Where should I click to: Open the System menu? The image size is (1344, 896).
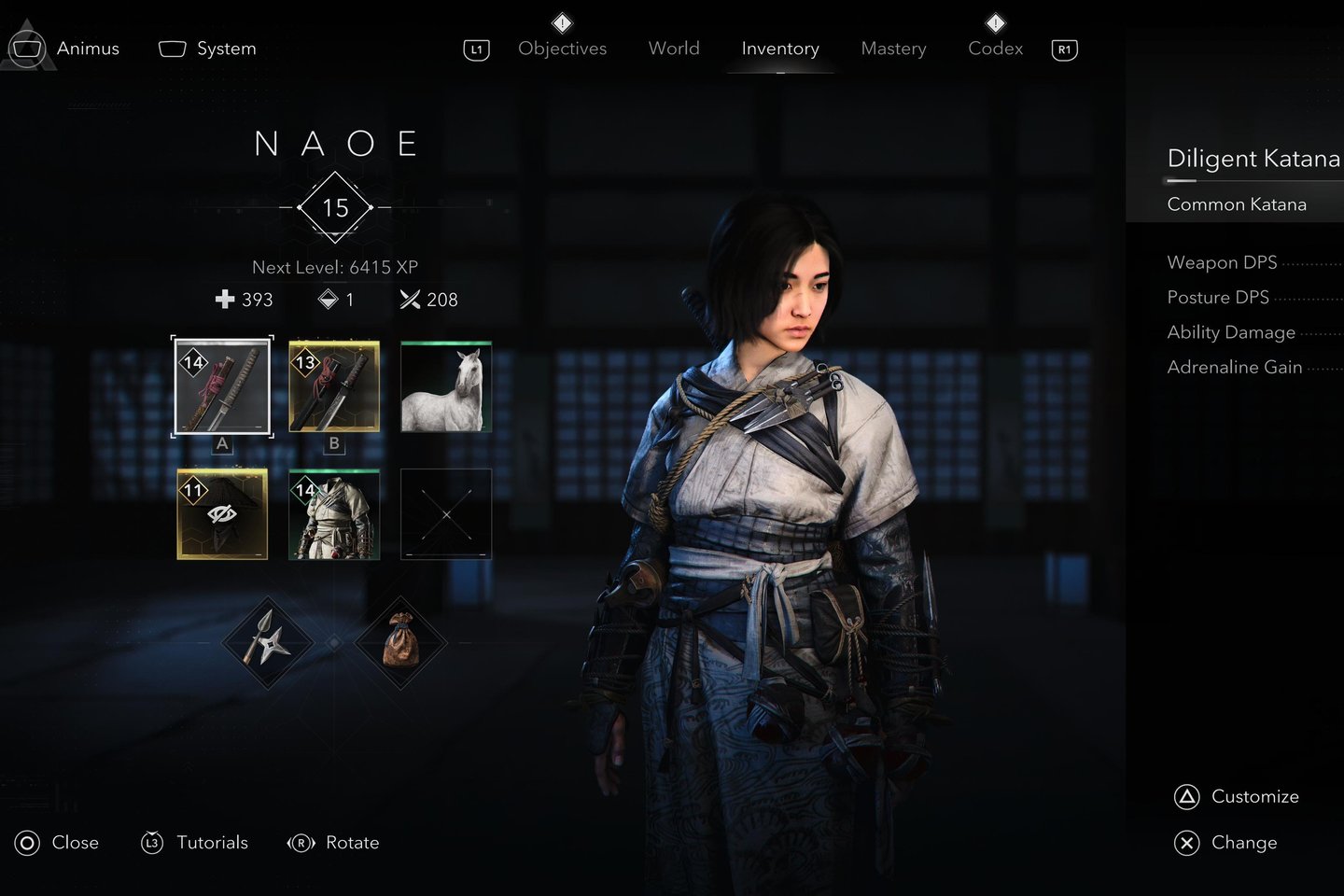click(x=207, y=49)
